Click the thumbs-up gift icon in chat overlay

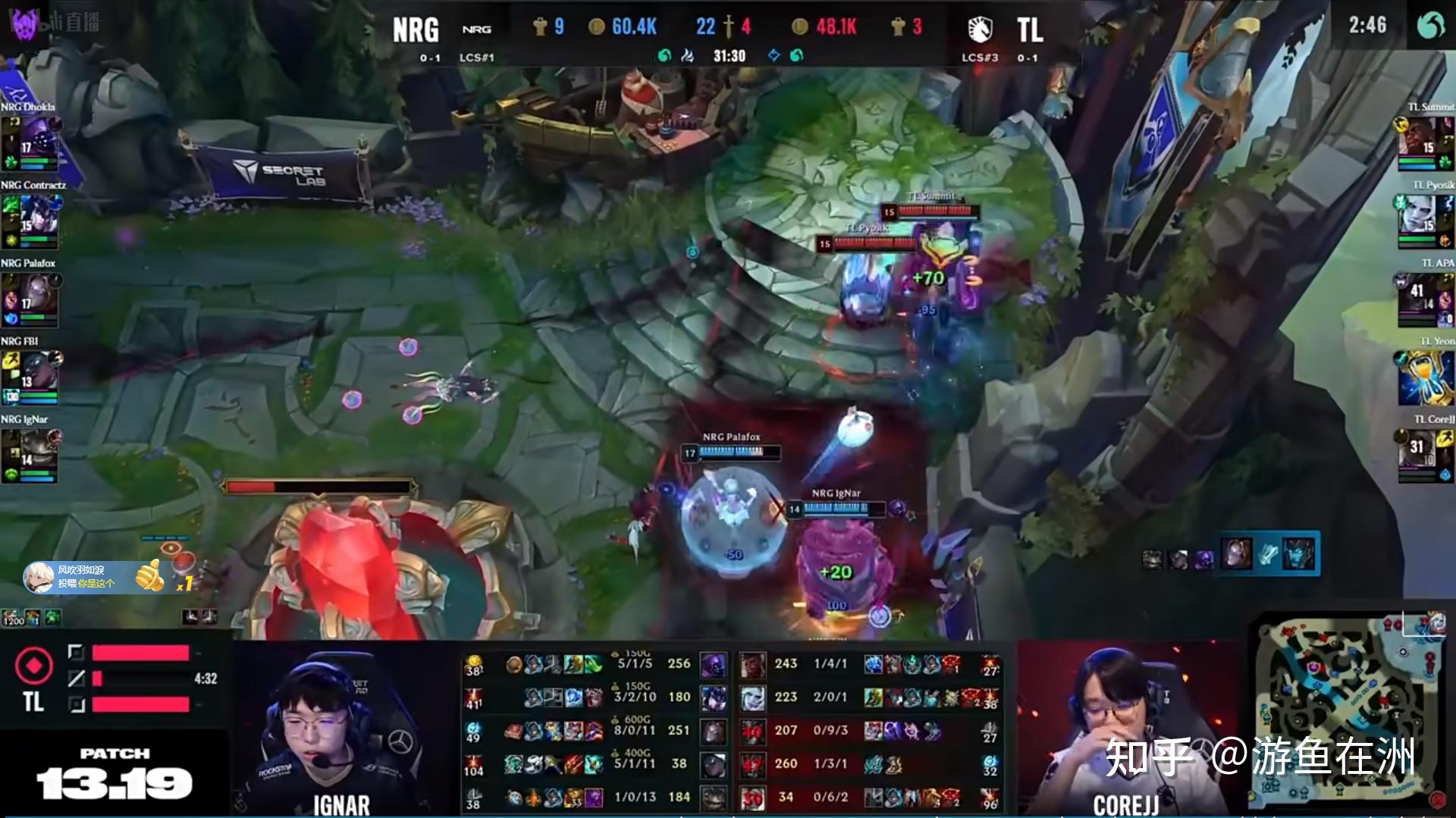[x=149, y=575]
